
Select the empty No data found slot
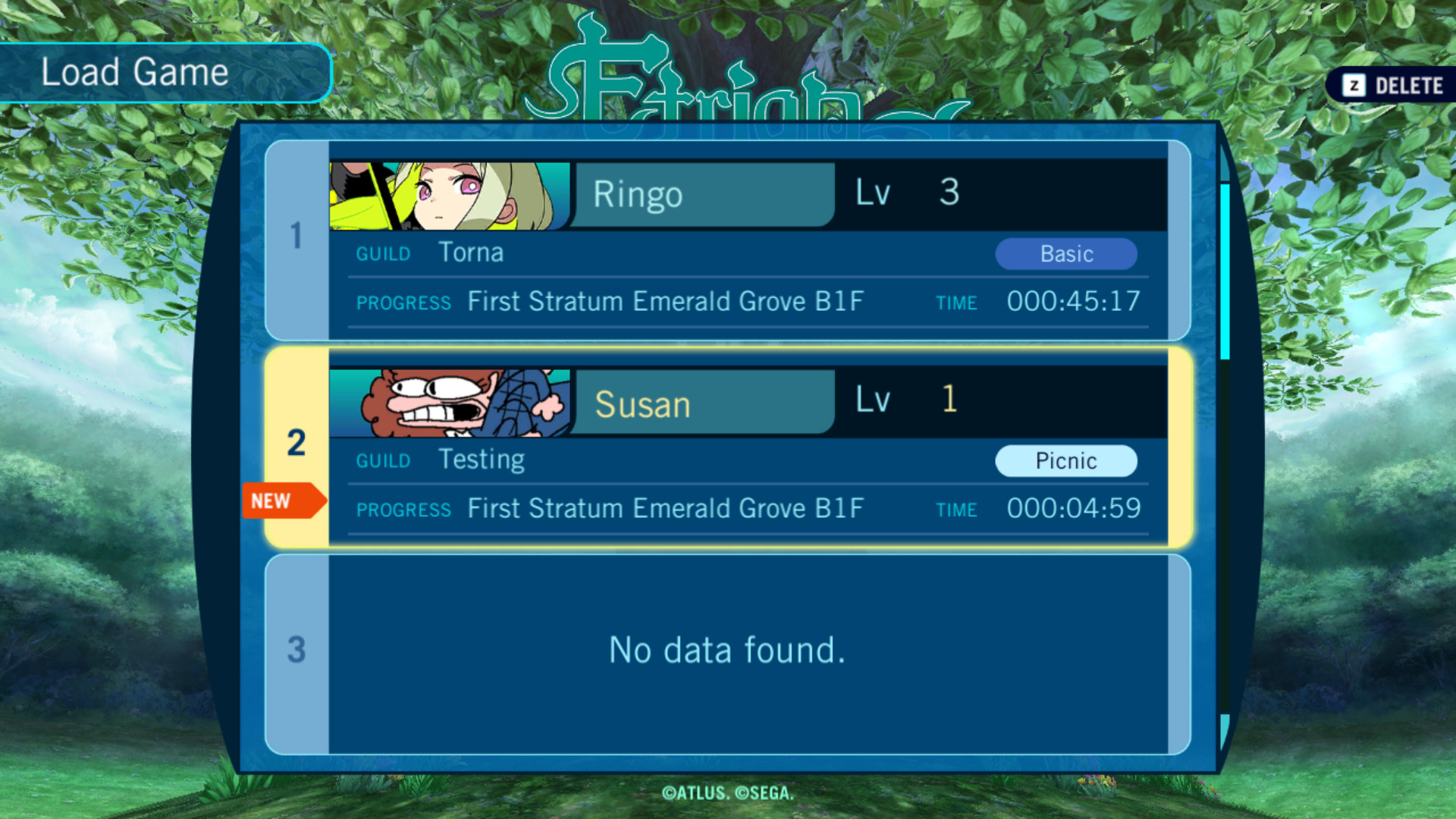726,650
